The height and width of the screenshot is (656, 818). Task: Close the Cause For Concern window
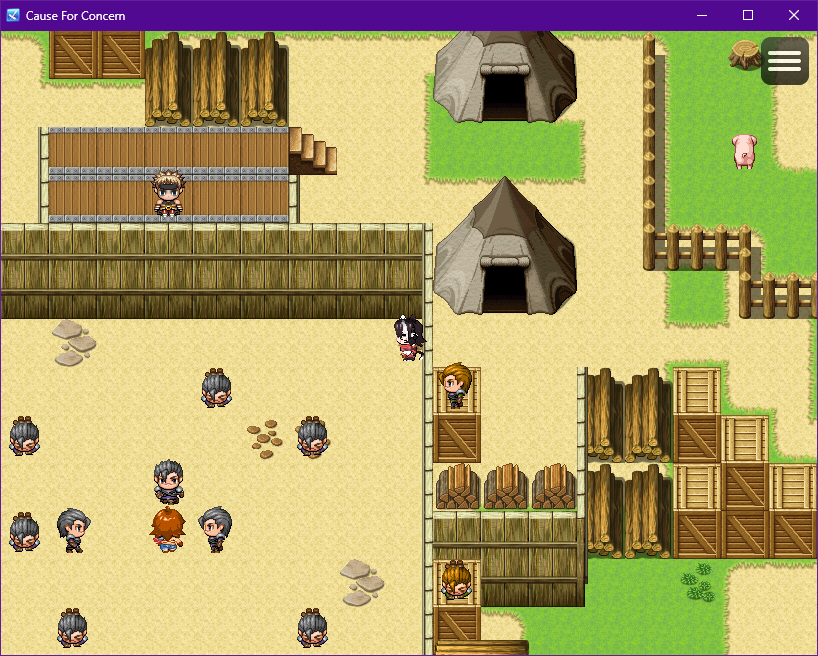[794, 15]
